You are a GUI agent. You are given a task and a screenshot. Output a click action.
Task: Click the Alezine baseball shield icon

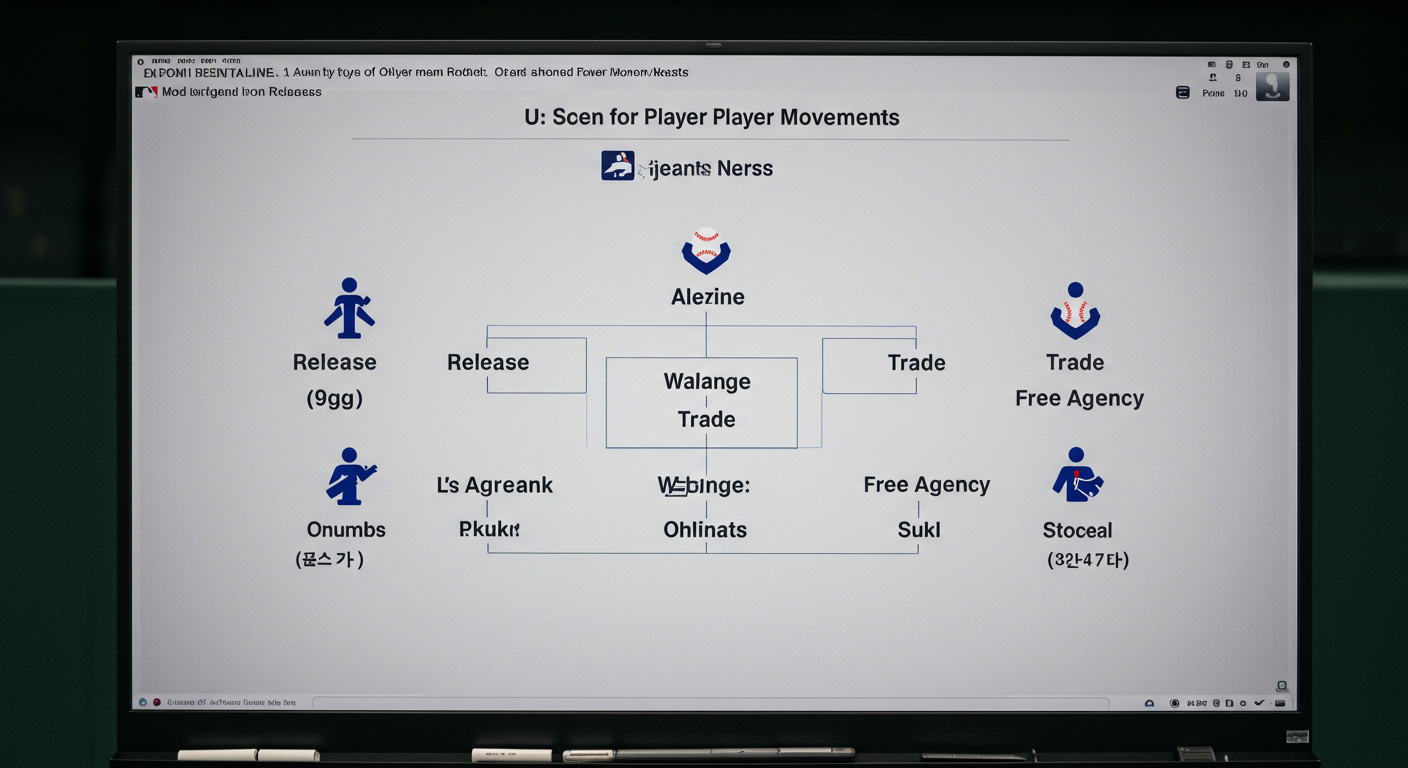(x=706, y=251)
